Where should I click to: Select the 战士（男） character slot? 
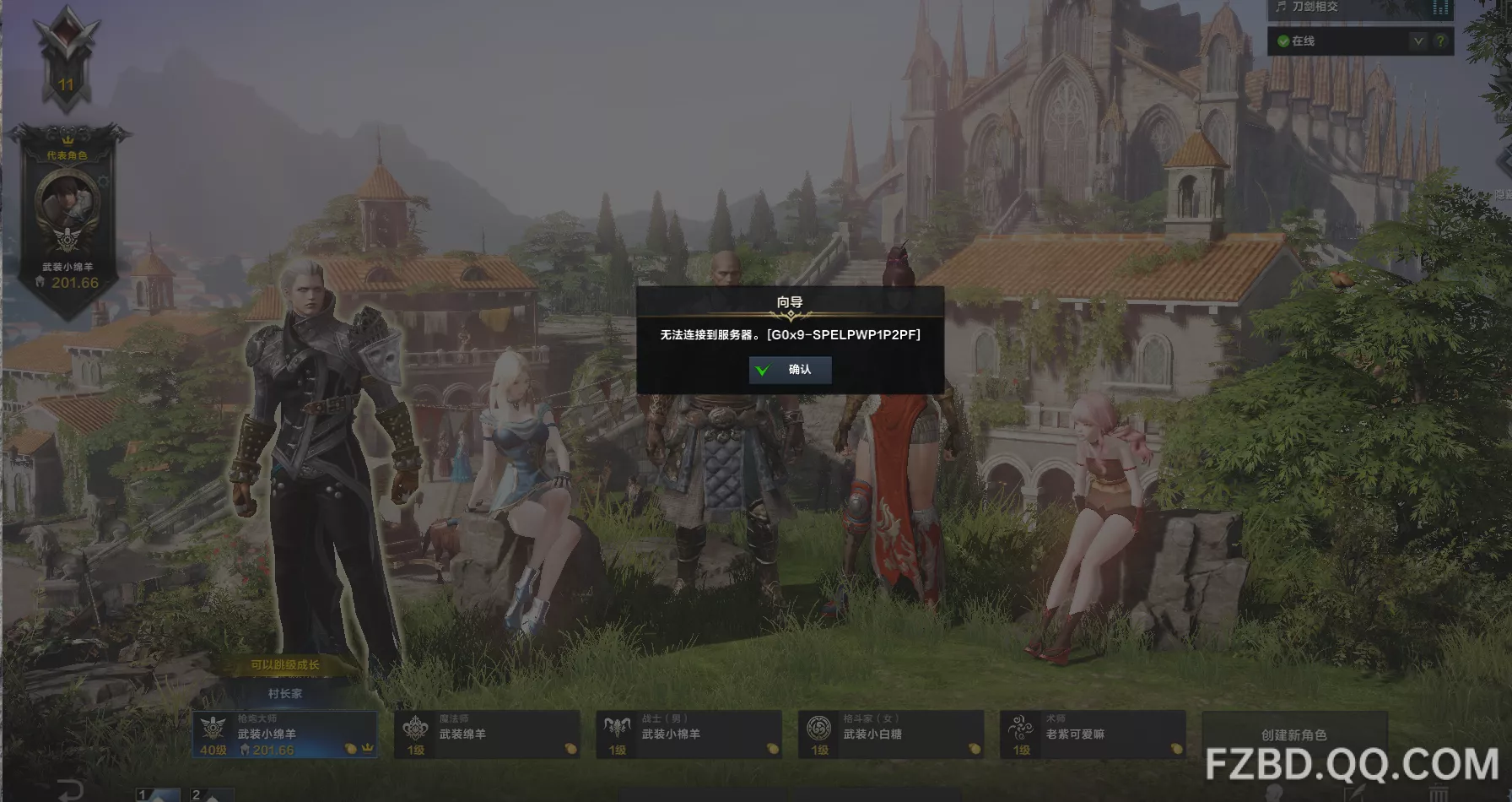pyautogui.click(x=688, y=734)
